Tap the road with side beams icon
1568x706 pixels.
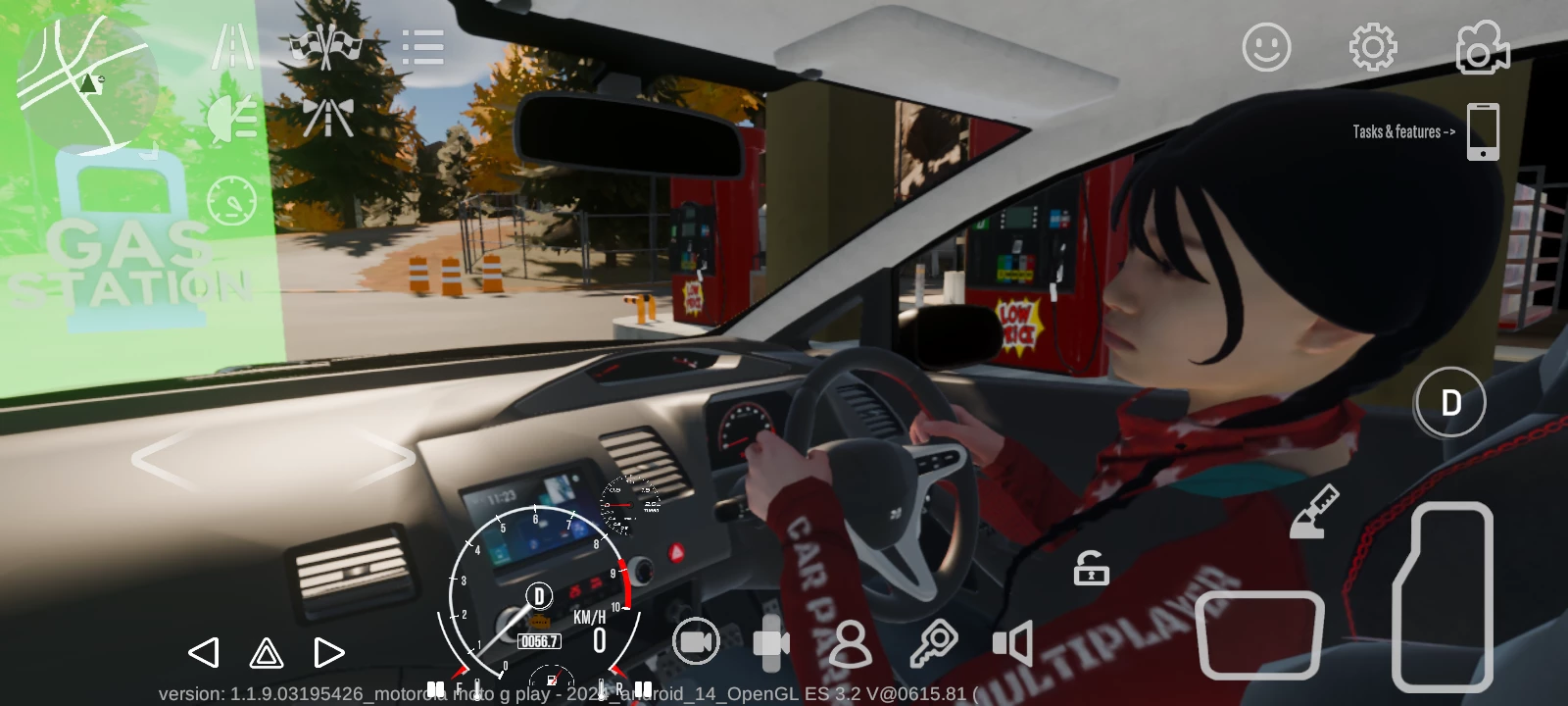click(x=327, y=118)
